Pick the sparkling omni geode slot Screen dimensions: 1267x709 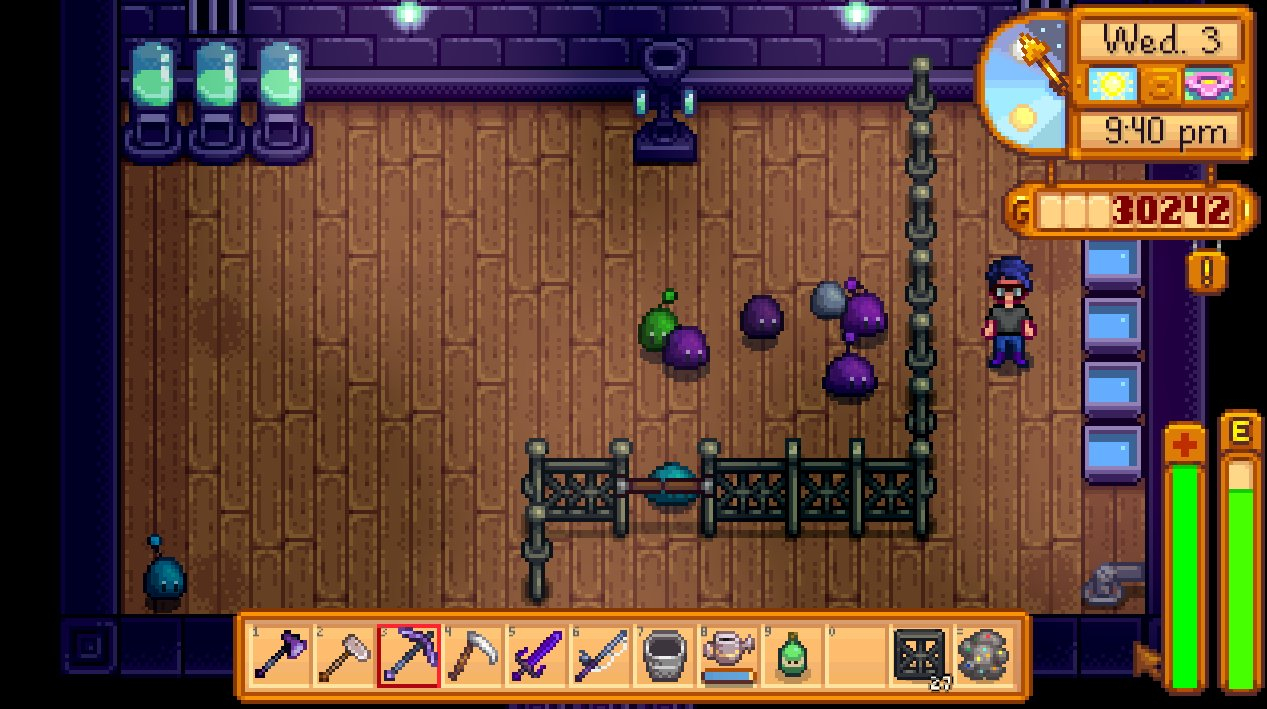click(984, 656)
